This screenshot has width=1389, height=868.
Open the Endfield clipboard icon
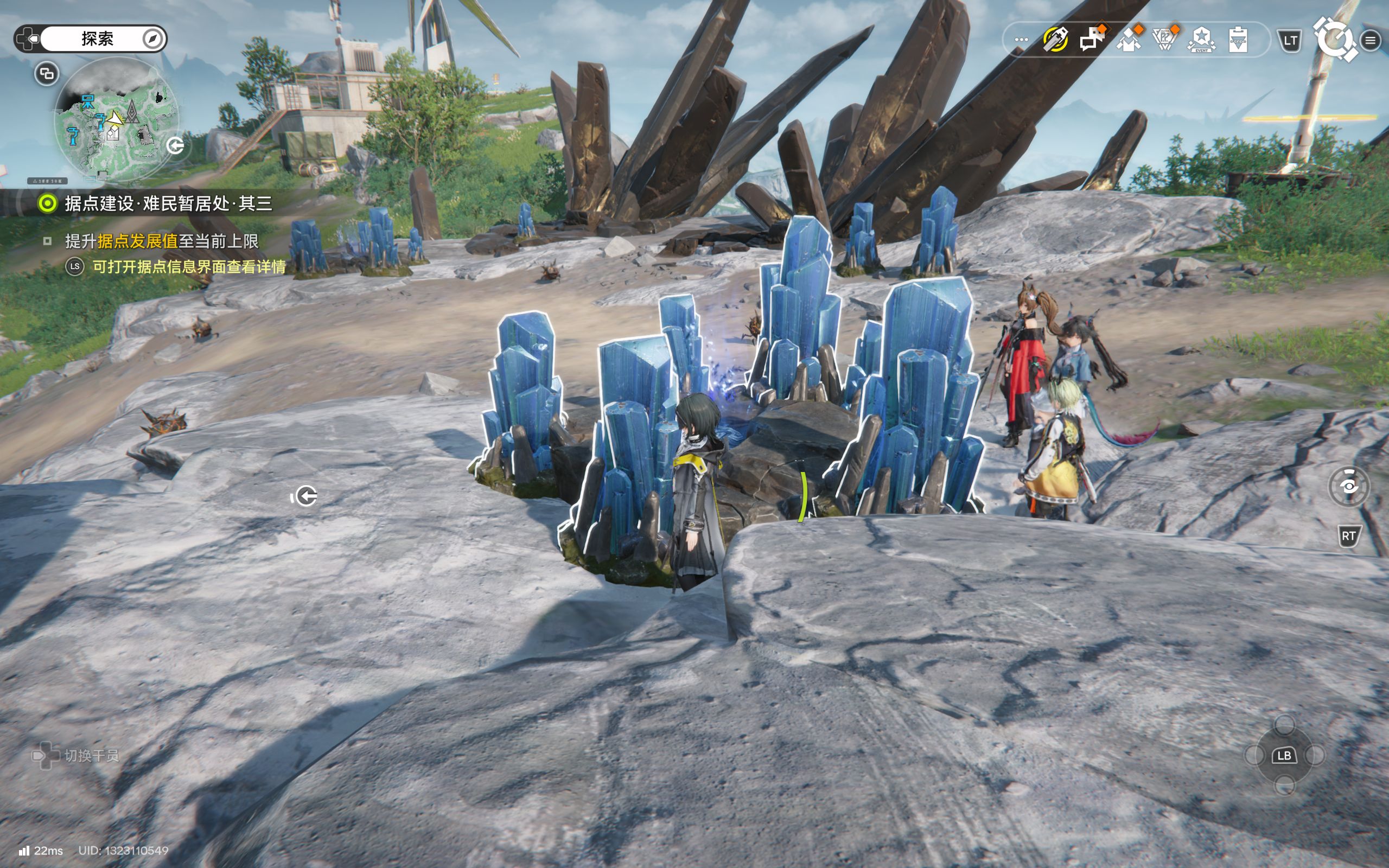(x=1238, y=40)
